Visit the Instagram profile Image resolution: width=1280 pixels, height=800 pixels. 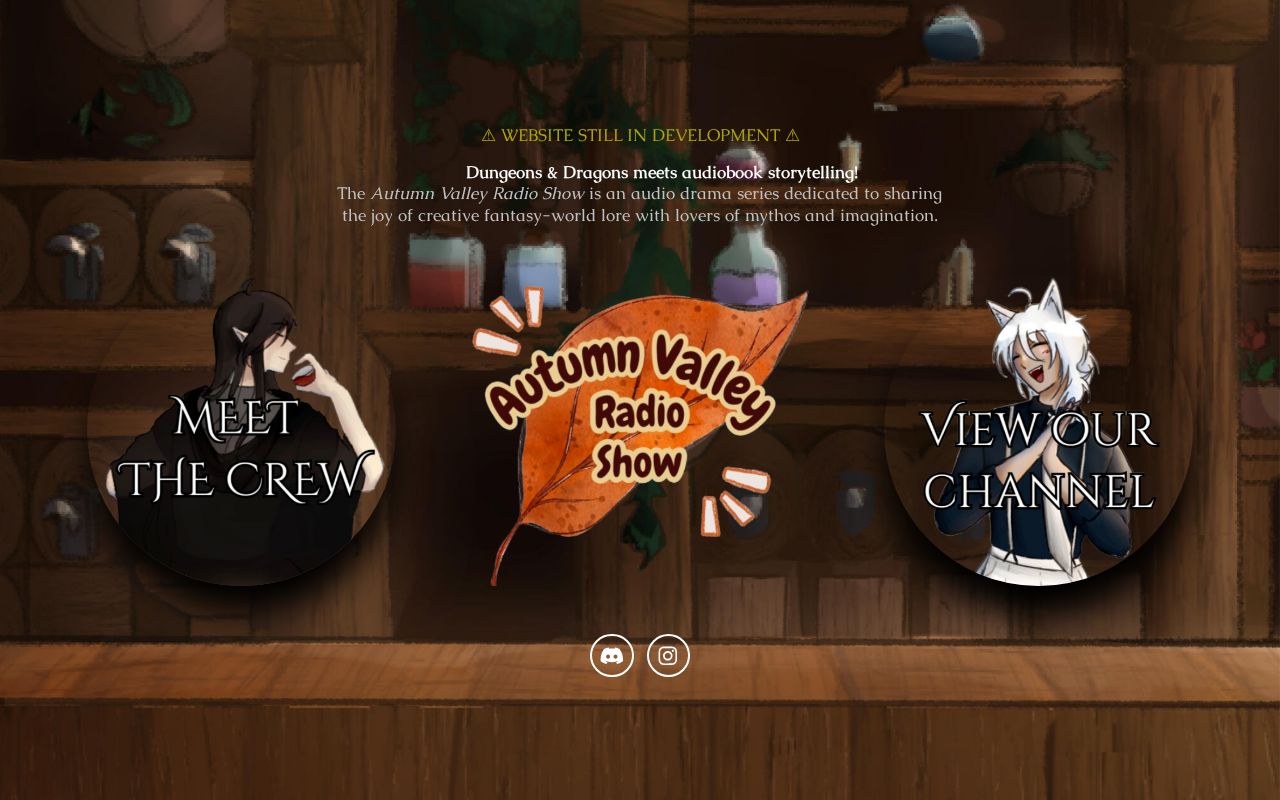667,655
